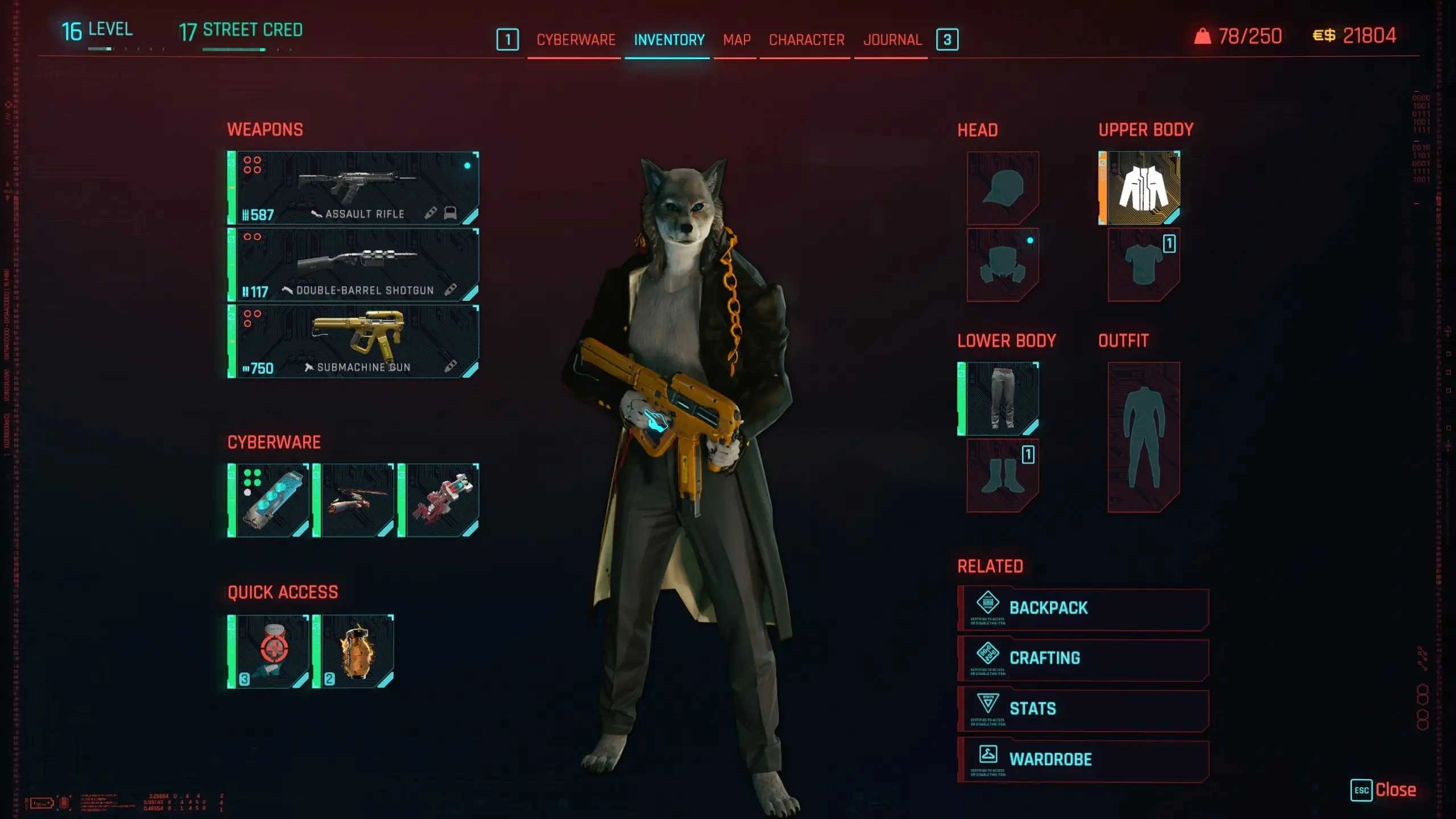Select the health inhaler quick access slot
This screenshot has width=1456, height=819.
coord(269,652)
